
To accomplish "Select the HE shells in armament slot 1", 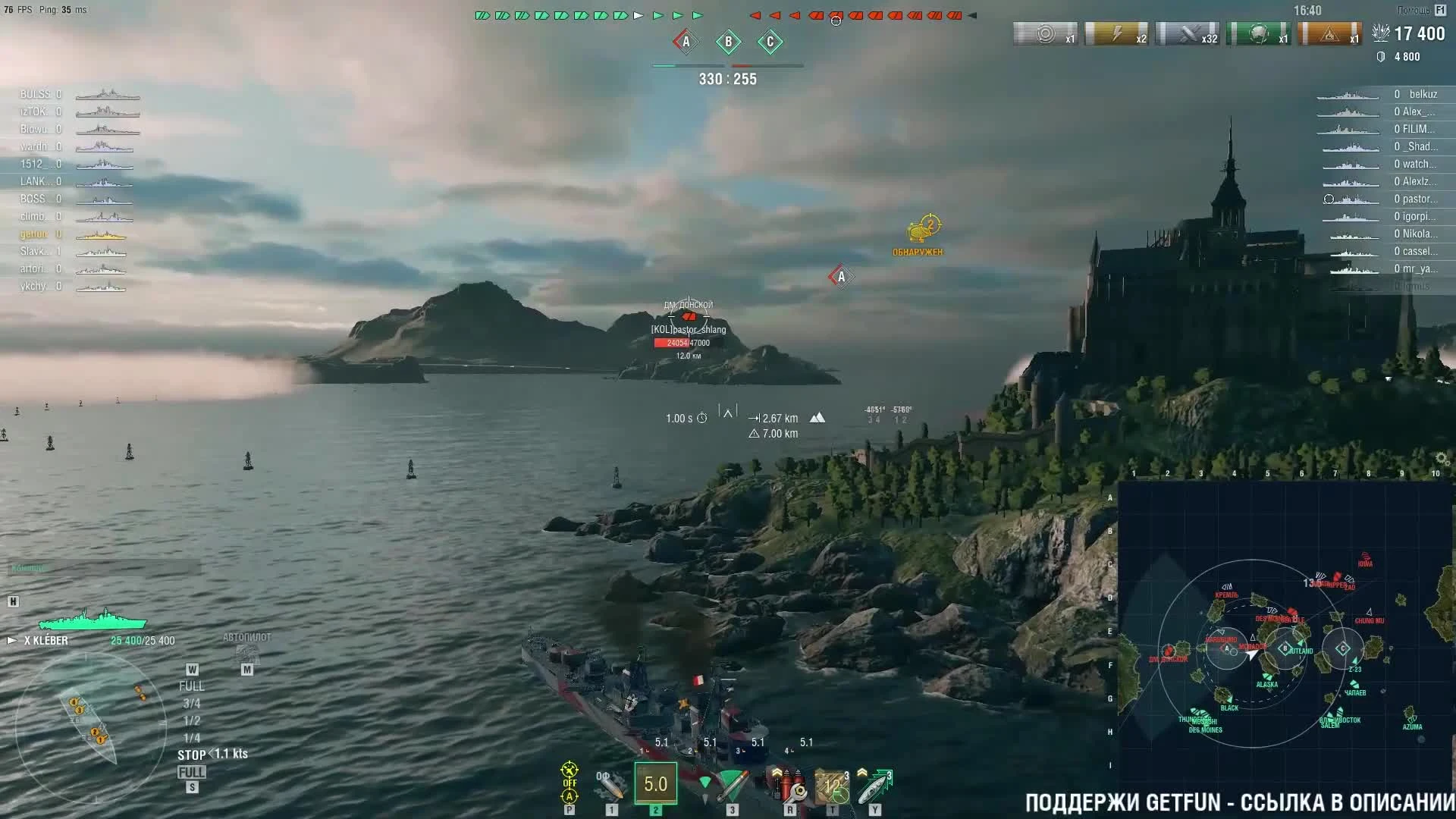I will (x=610, y=785).
